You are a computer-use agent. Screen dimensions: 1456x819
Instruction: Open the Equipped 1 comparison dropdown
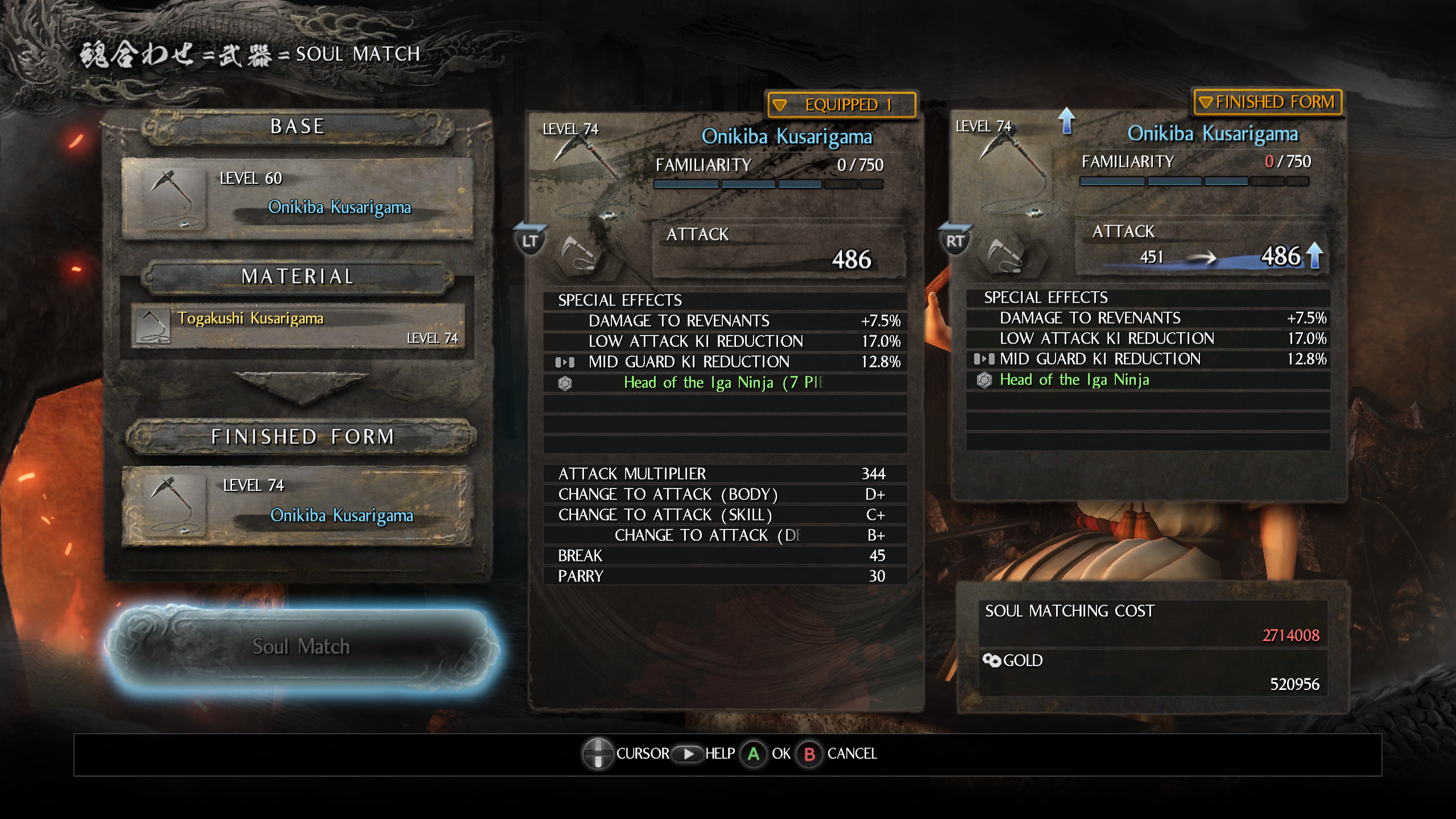point(841,105)
